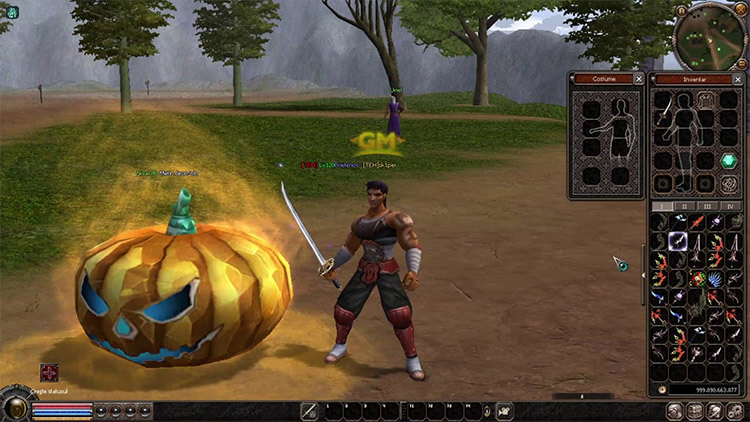Close the Costume window
750x422 pixels.
point(638,78)
